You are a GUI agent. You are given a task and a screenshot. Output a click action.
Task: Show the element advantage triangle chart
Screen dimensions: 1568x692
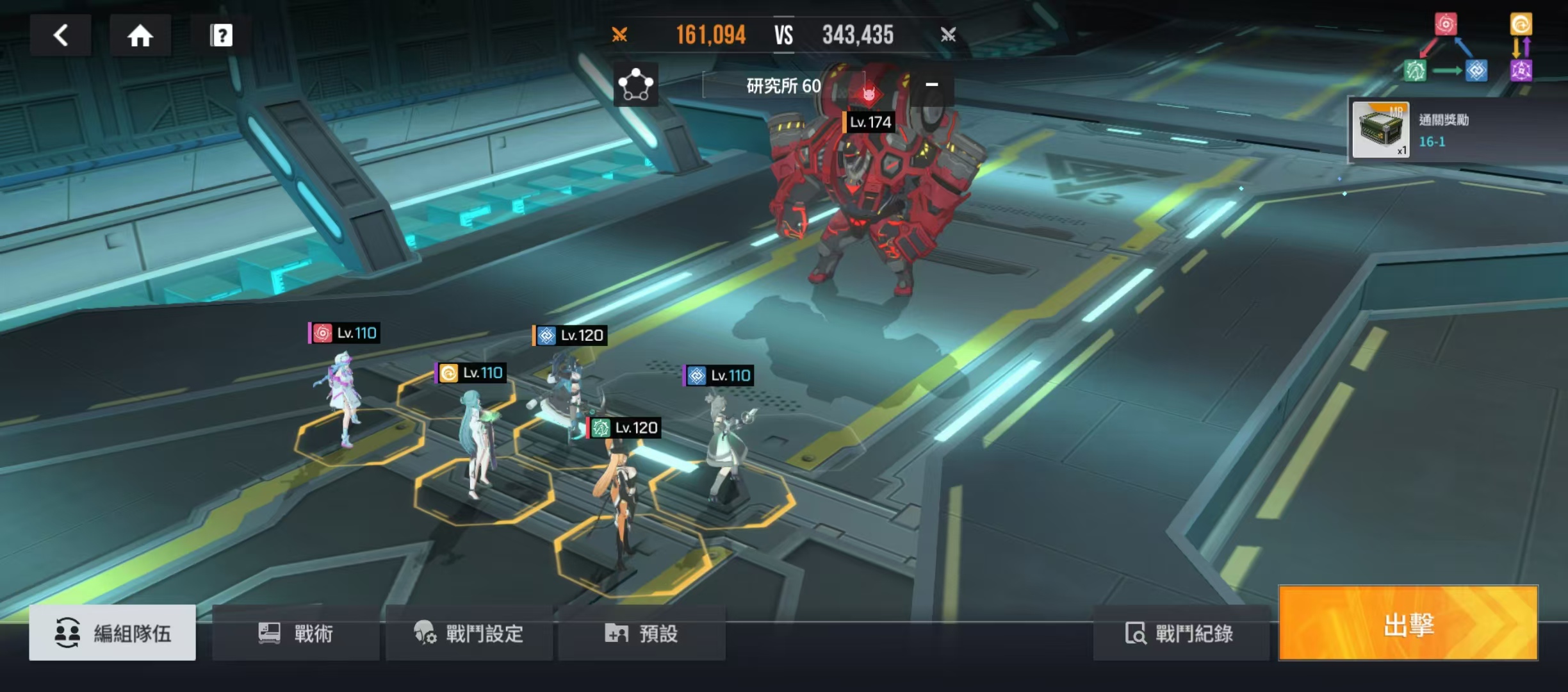click(1446, 49)
